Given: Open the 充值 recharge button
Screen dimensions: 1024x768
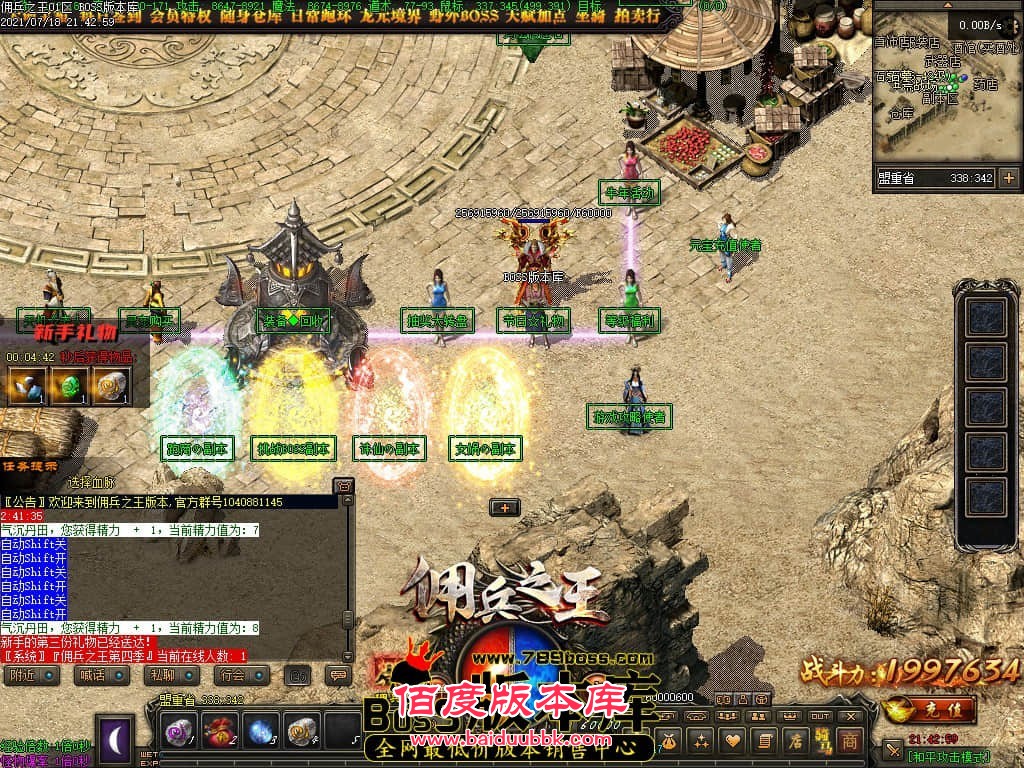Looking at the screenshot, I should tap(932, 709).
